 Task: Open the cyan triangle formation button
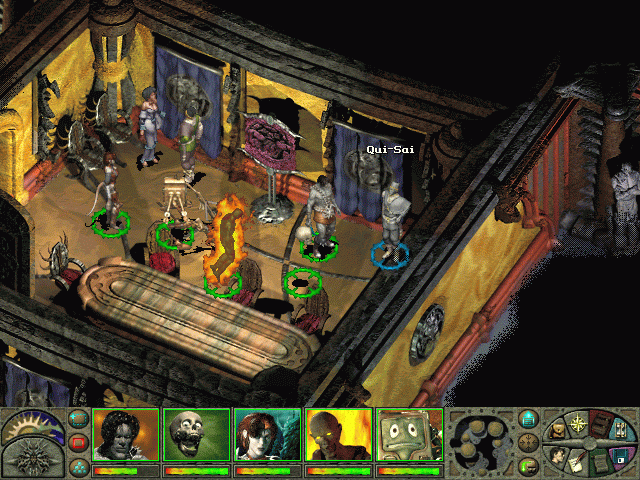tap(78, 466)
